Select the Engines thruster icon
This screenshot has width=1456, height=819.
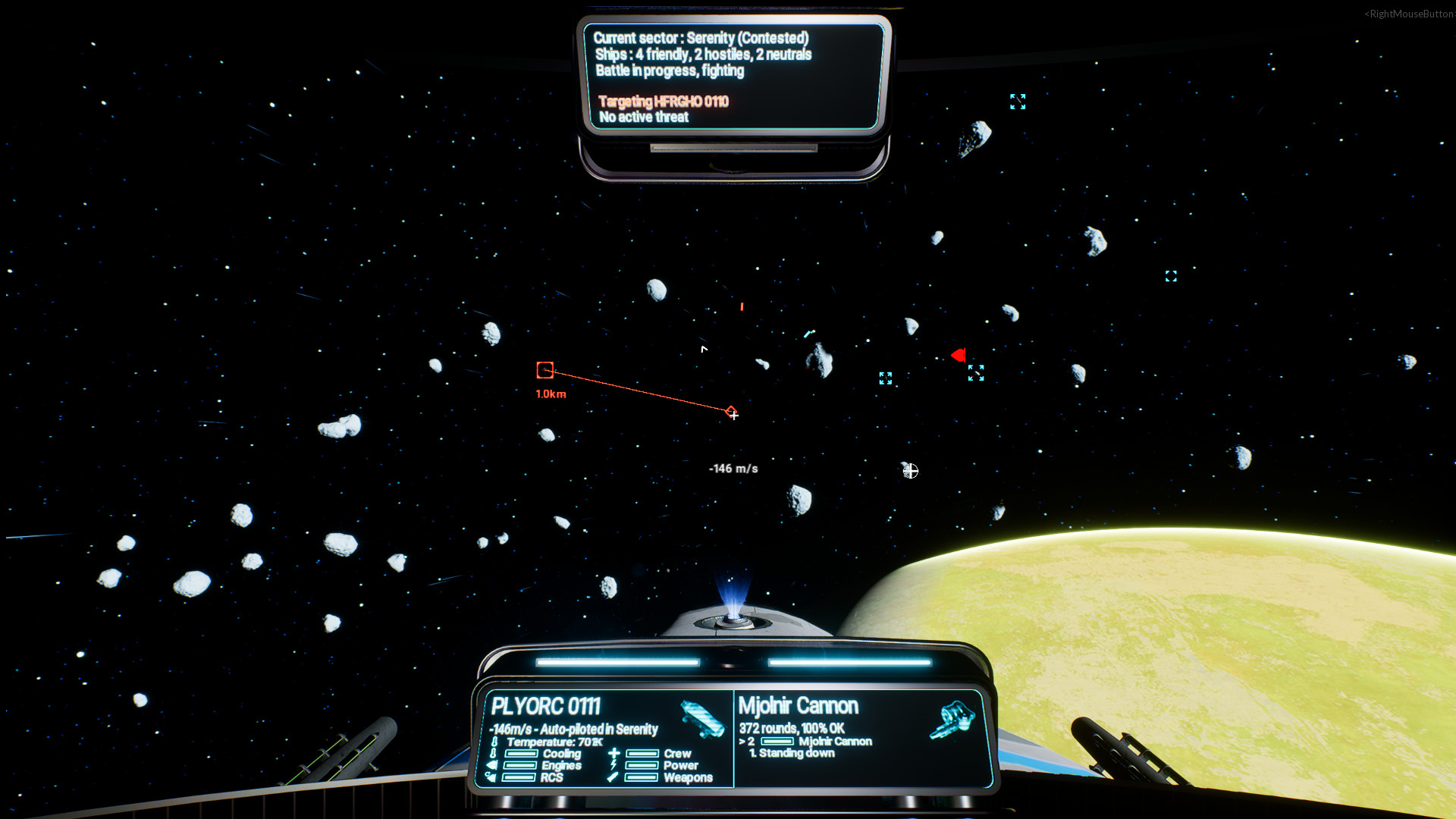(x=490, y=766)
